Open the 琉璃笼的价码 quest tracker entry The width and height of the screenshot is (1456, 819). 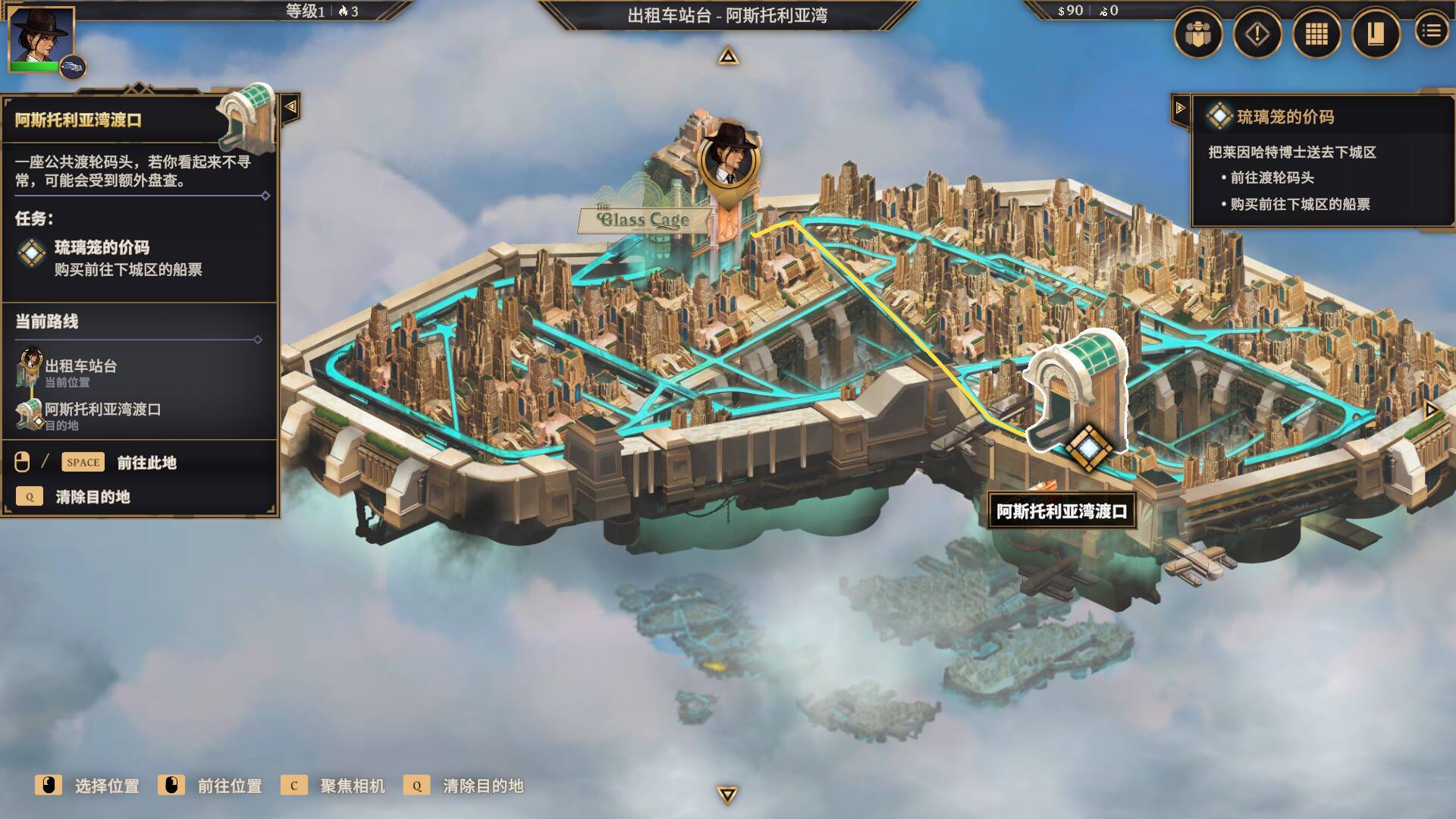click(1285, 117)
